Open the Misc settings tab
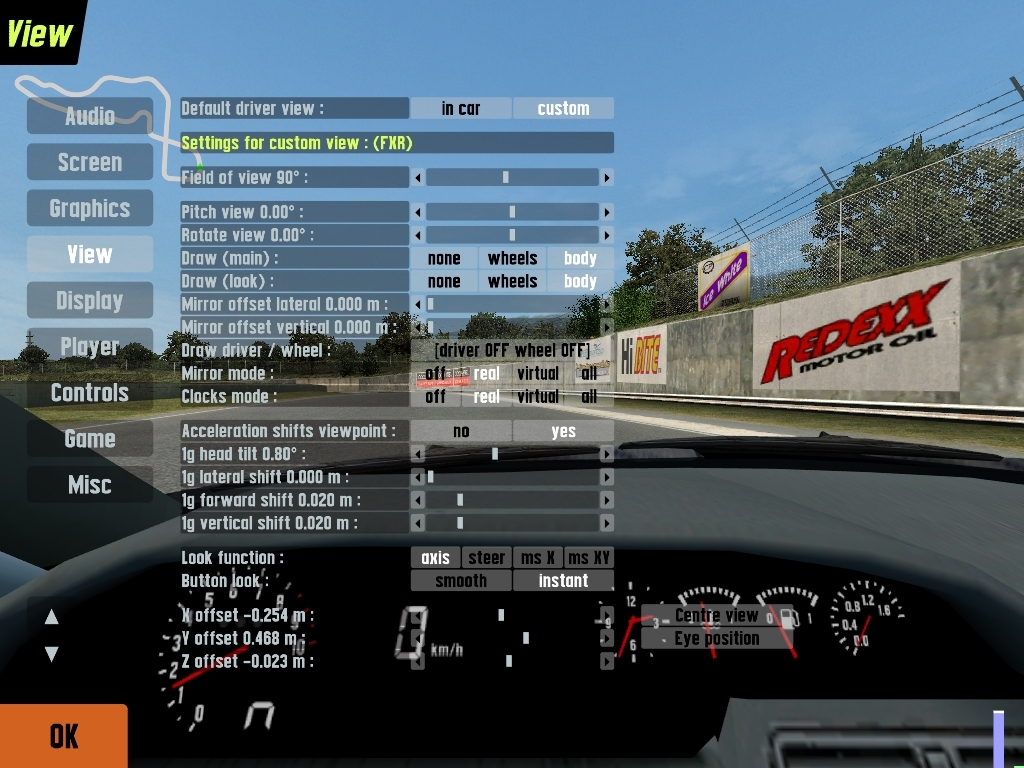The image size is (1024, 768). point(90,484)
